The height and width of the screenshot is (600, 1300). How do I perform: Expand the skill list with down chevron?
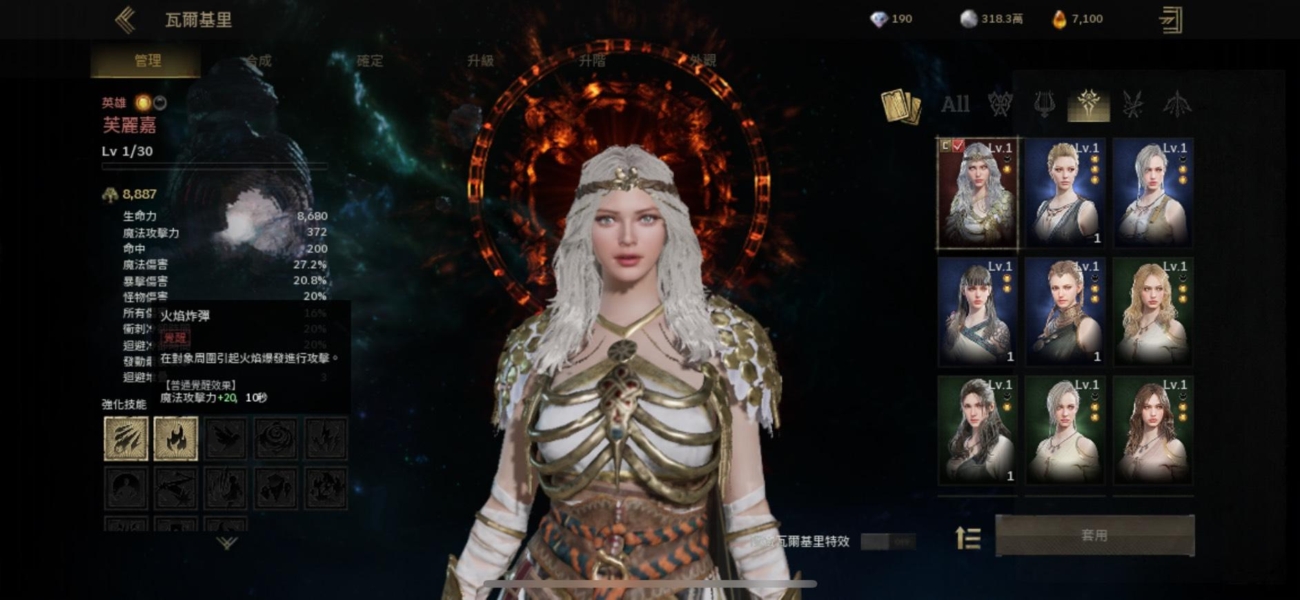coord(227,543)
